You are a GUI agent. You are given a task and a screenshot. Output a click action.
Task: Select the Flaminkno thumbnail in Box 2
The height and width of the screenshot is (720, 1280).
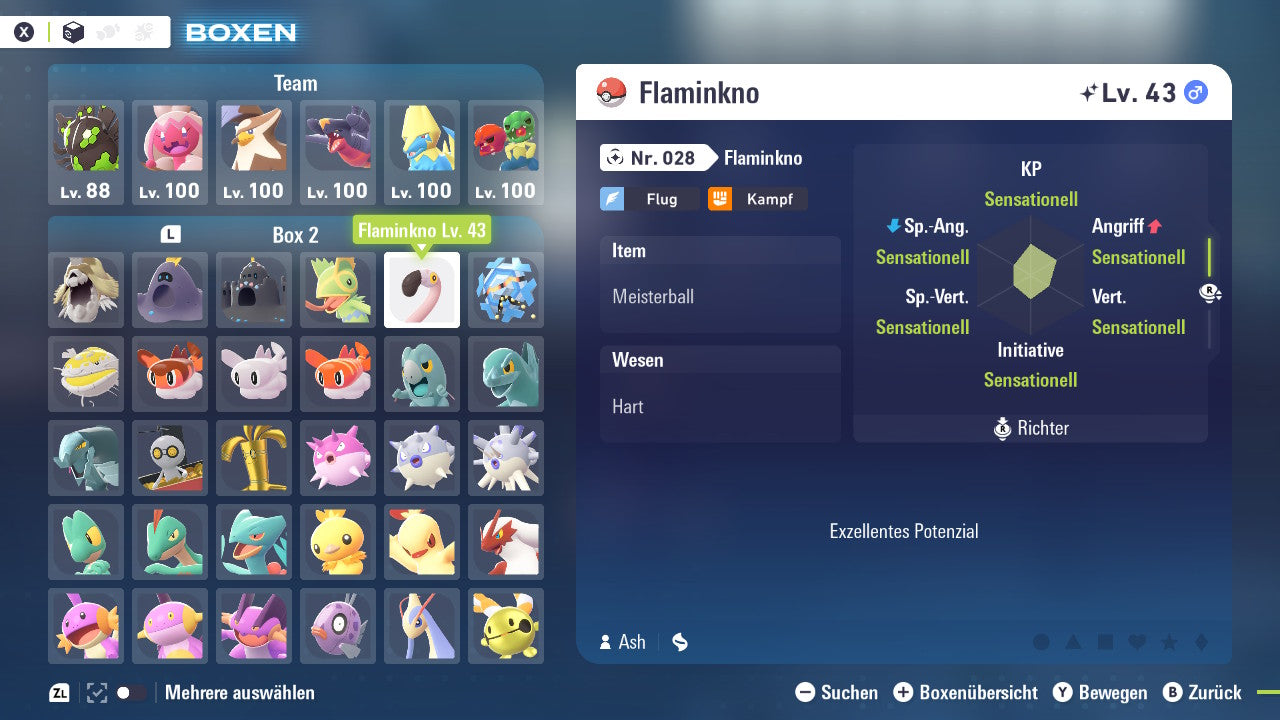[x=421, y=290]
